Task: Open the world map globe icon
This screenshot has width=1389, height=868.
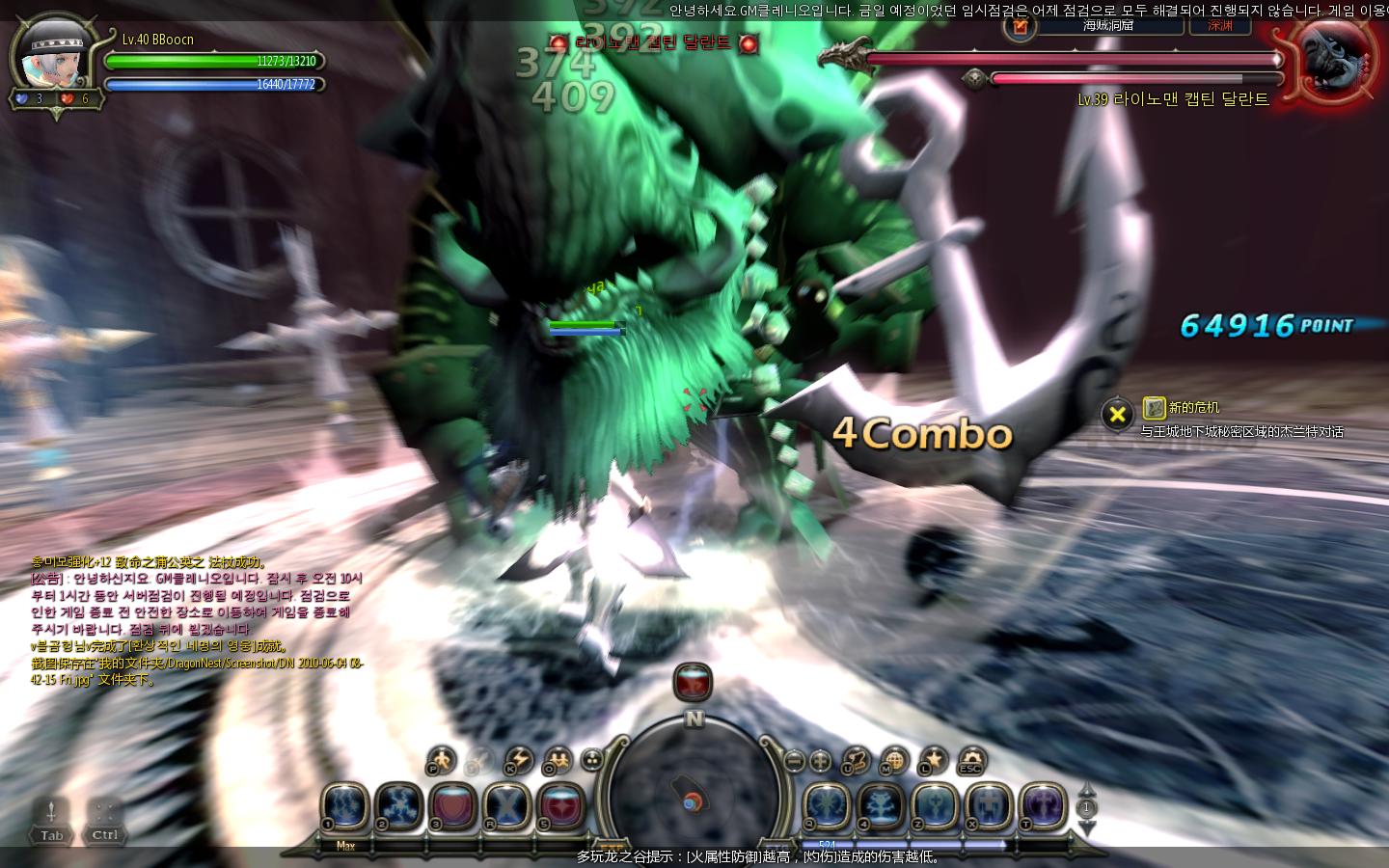Action: pos(894,760)
